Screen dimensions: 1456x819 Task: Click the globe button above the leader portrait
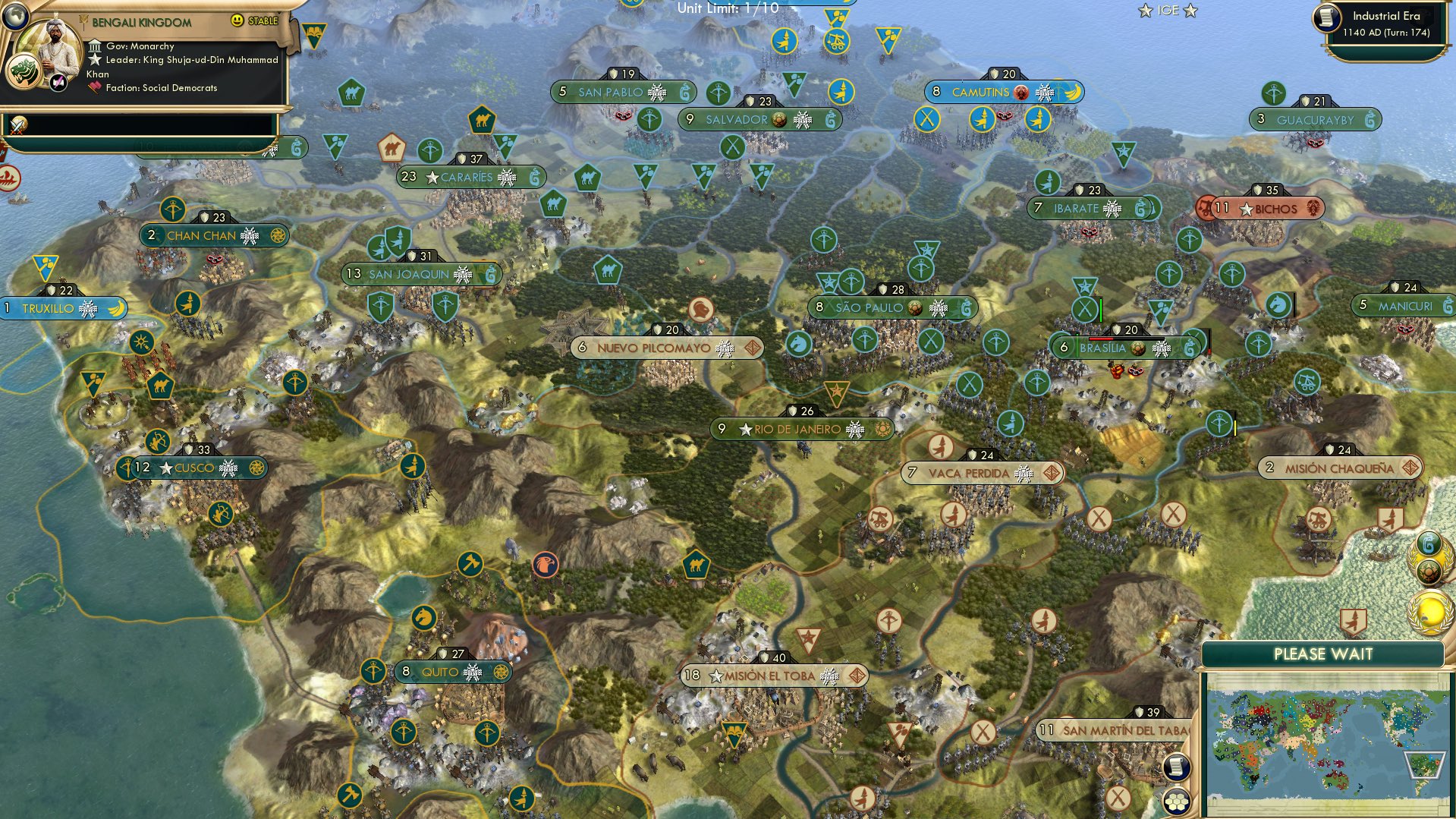pos(14,13)
